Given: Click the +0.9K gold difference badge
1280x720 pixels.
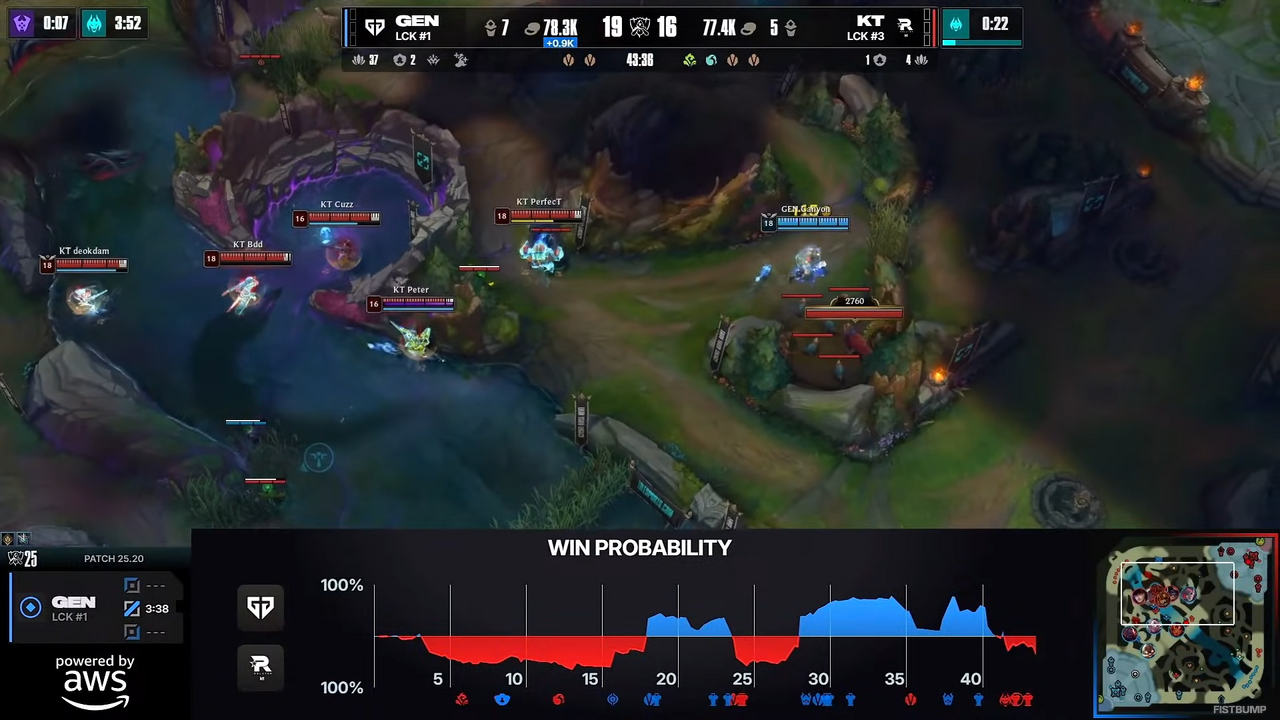Looking at the screenshot, I should point(559,43).
